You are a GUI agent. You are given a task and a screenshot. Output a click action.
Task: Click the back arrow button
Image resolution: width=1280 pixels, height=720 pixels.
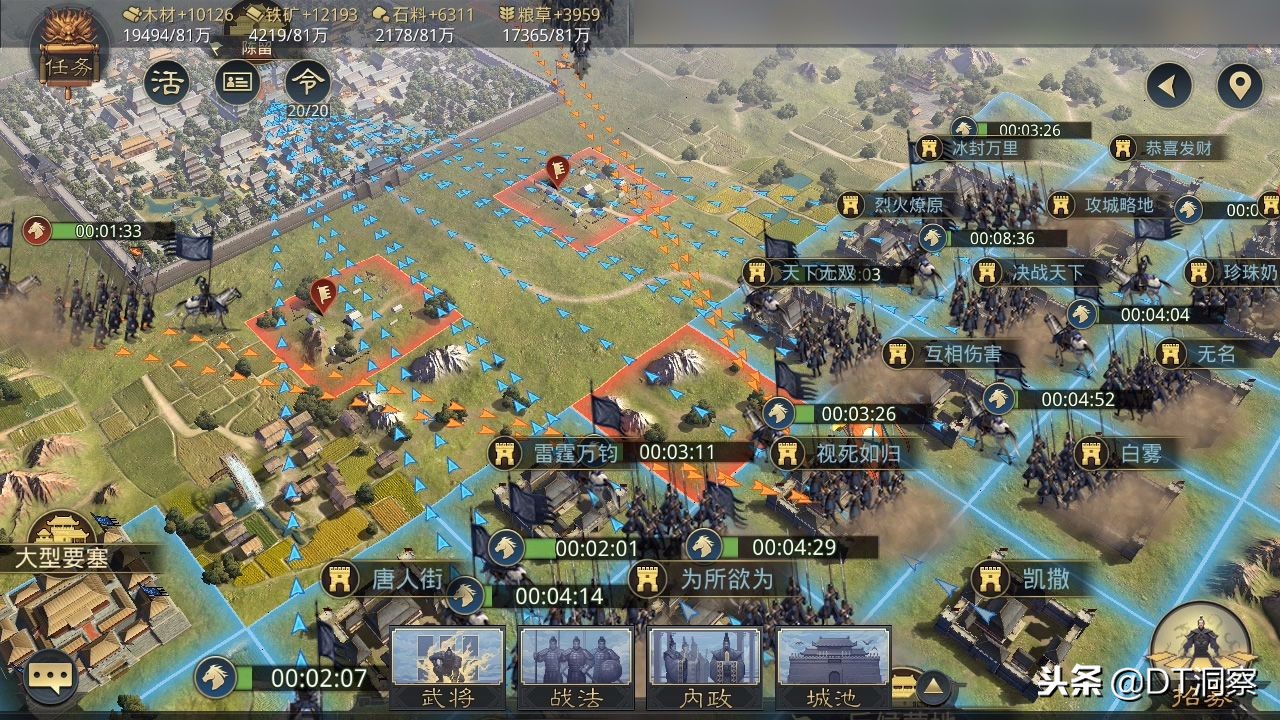[1168, 87]
